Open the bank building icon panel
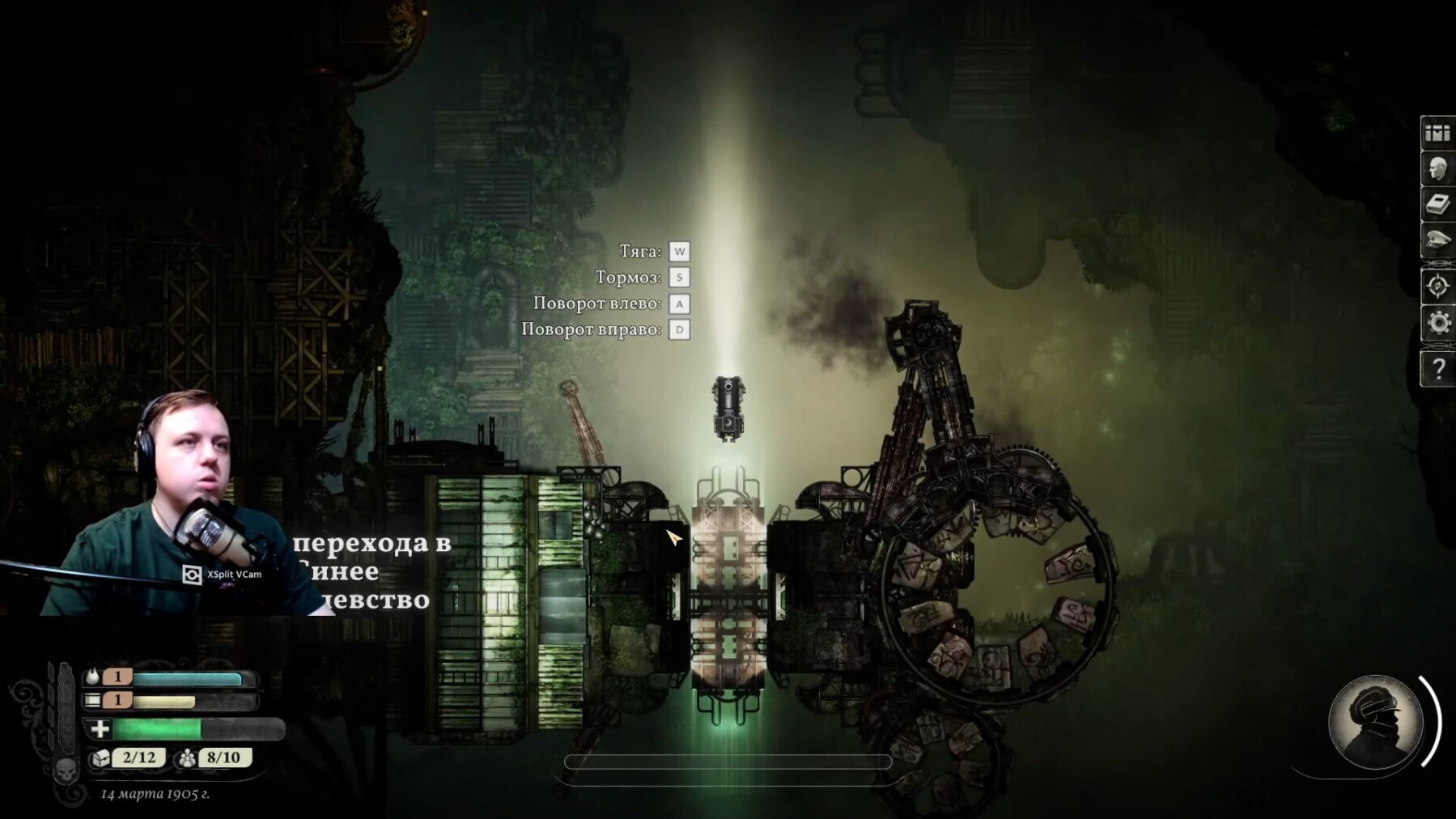 [1437, 134]
